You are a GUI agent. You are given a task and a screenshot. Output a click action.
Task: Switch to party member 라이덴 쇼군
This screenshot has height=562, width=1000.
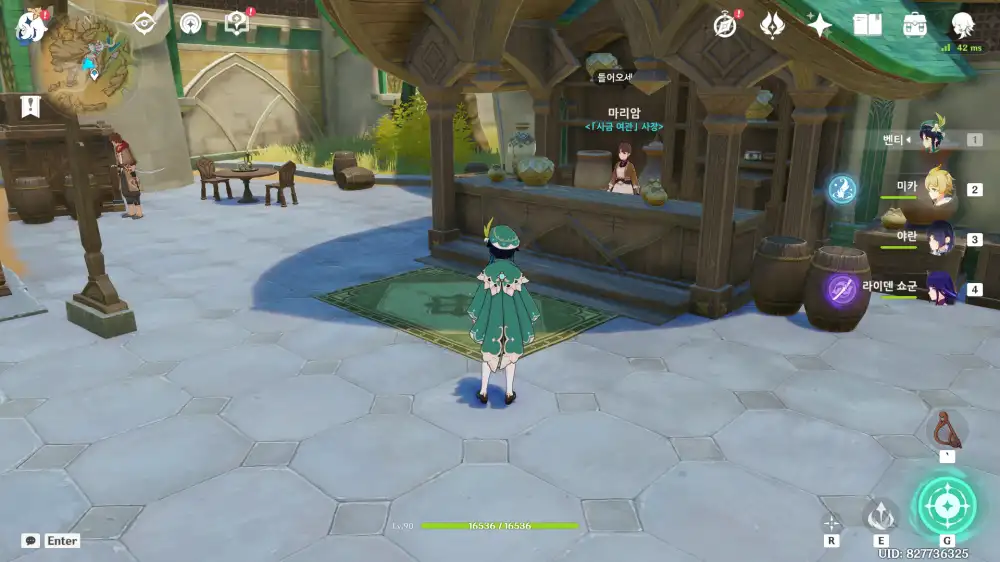(x=936, y=288)
